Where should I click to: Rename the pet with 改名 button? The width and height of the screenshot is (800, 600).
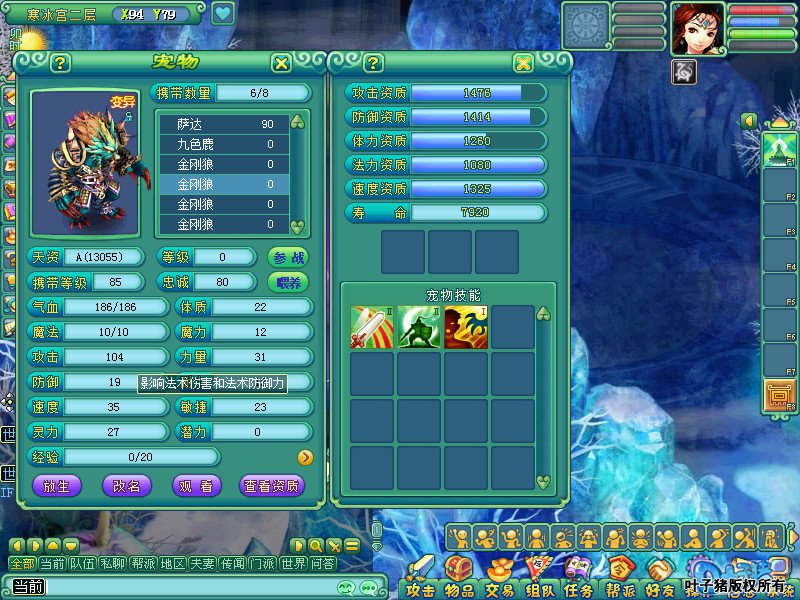pos(127,485)
